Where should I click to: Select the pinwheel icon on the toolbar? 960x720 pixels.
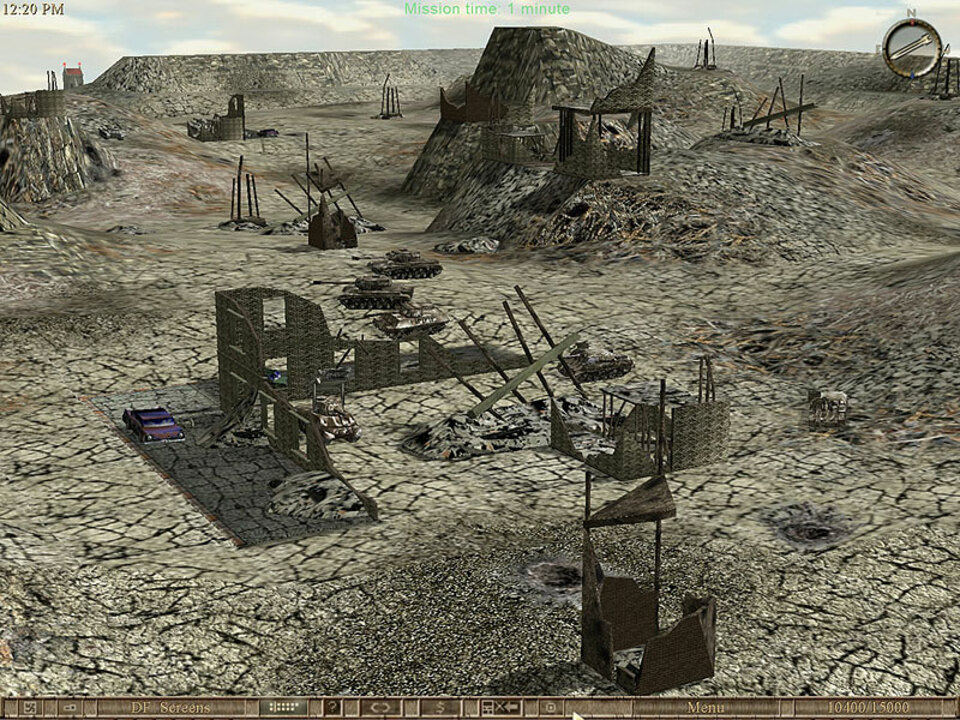(29, 708)
